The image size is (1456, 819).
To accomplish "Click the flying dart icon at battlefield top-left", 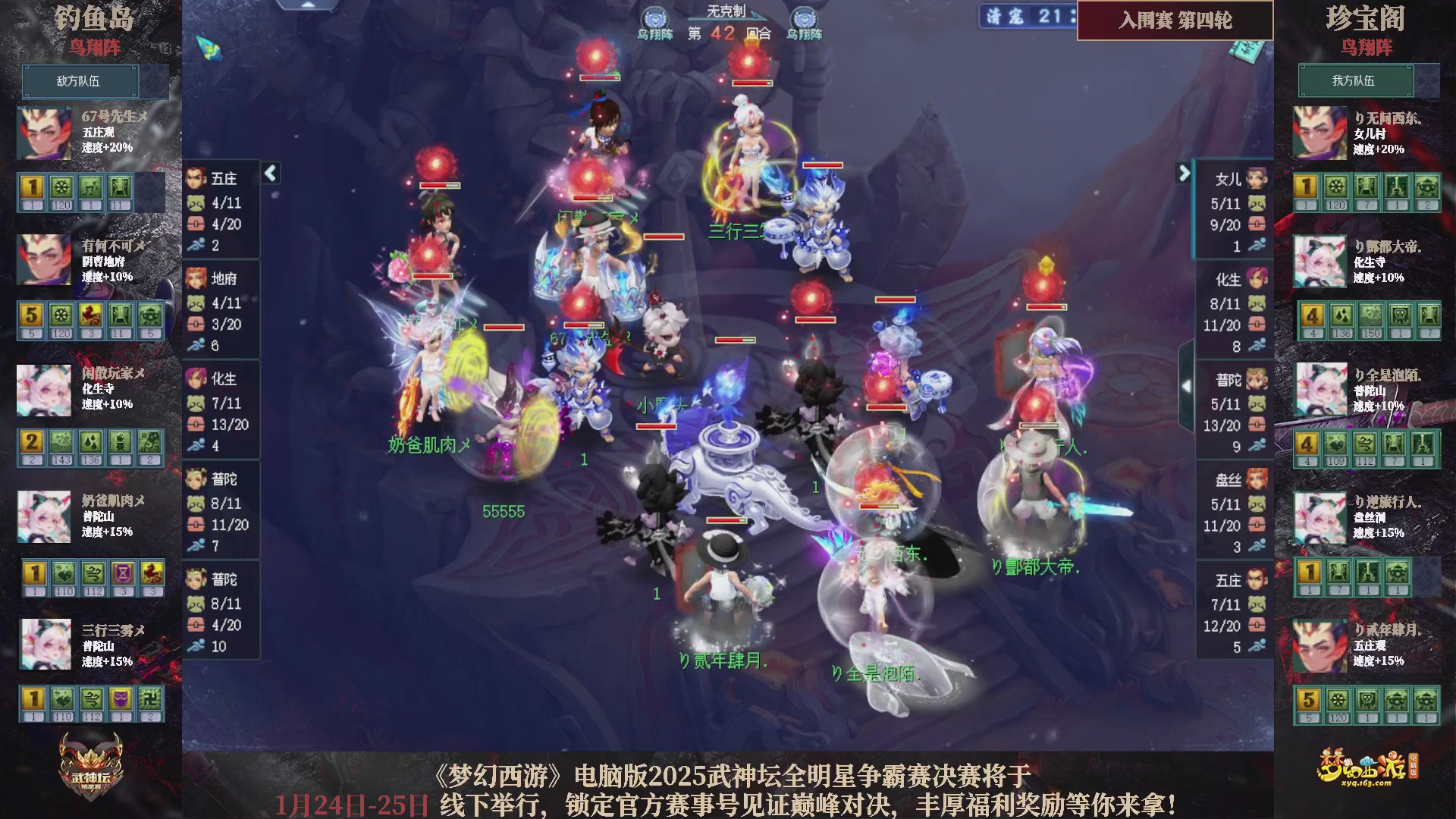I will [209, 49].
